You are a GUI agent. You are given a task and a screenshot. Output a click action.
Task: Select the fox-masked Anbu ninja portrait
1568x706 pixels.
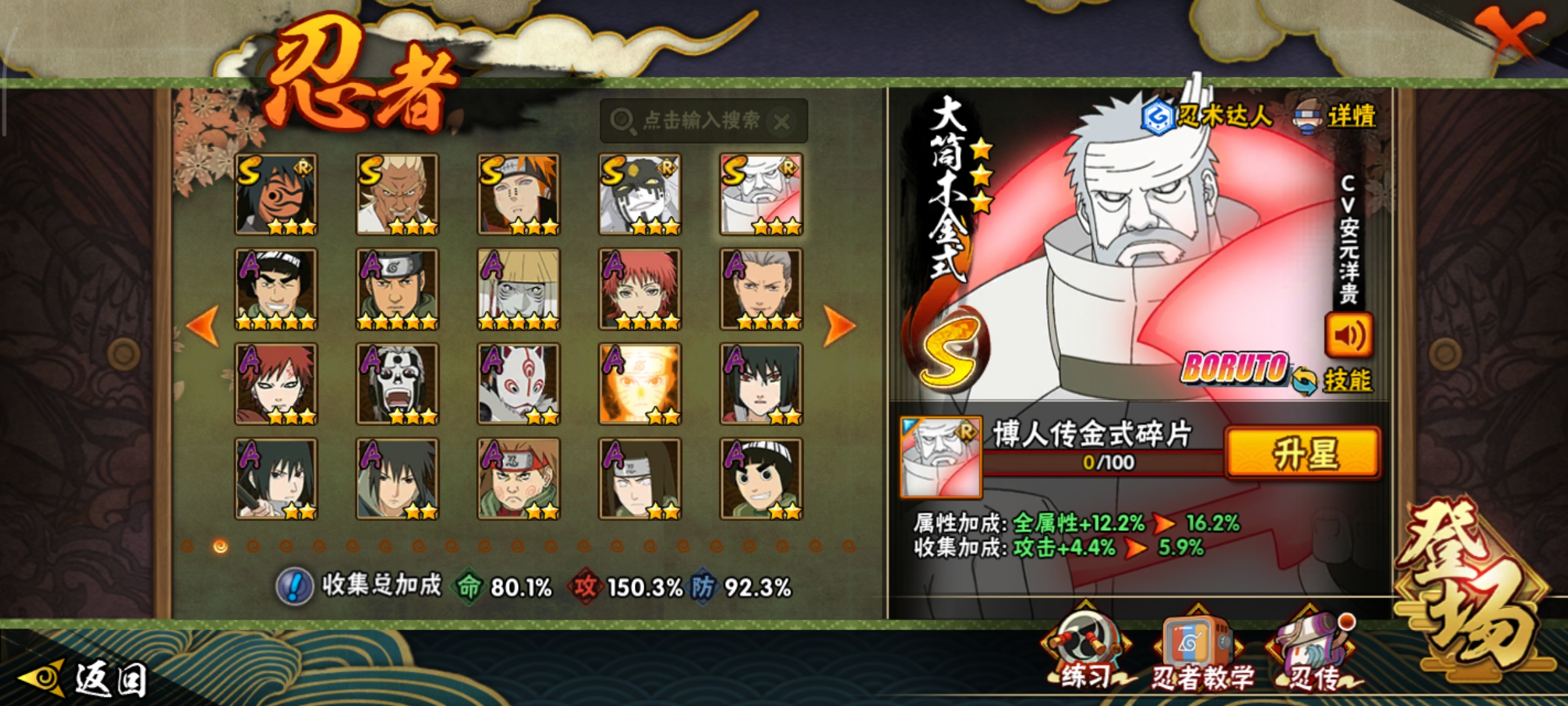[519, 384]
